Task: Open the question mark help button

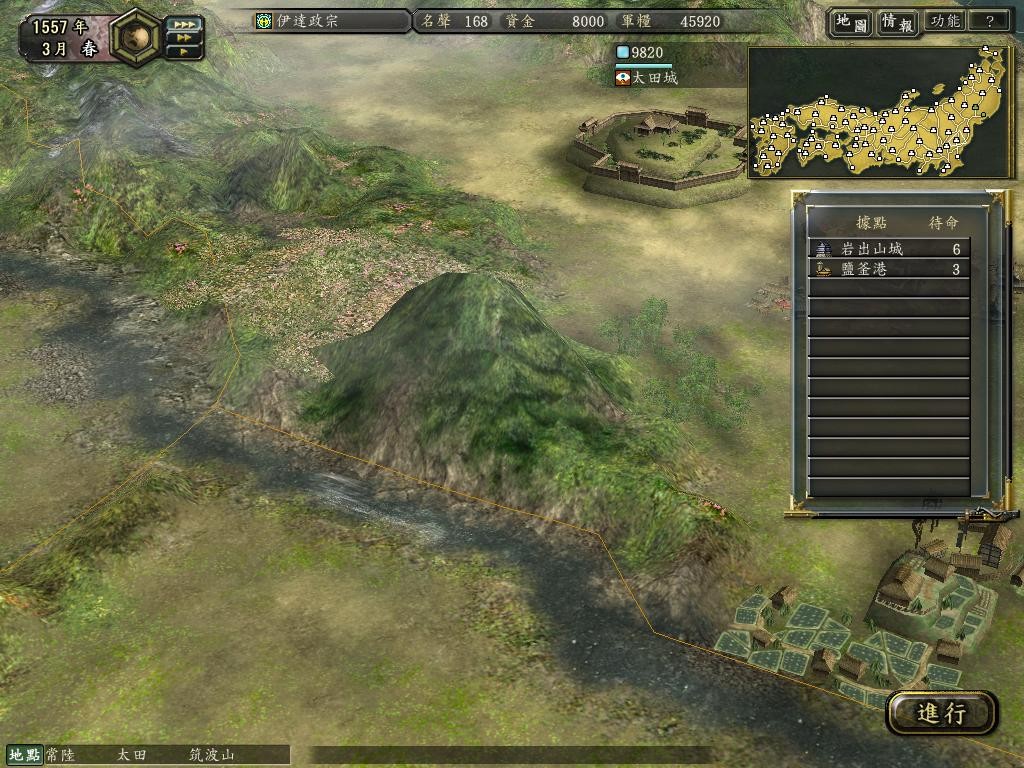Action: (989, 21)
